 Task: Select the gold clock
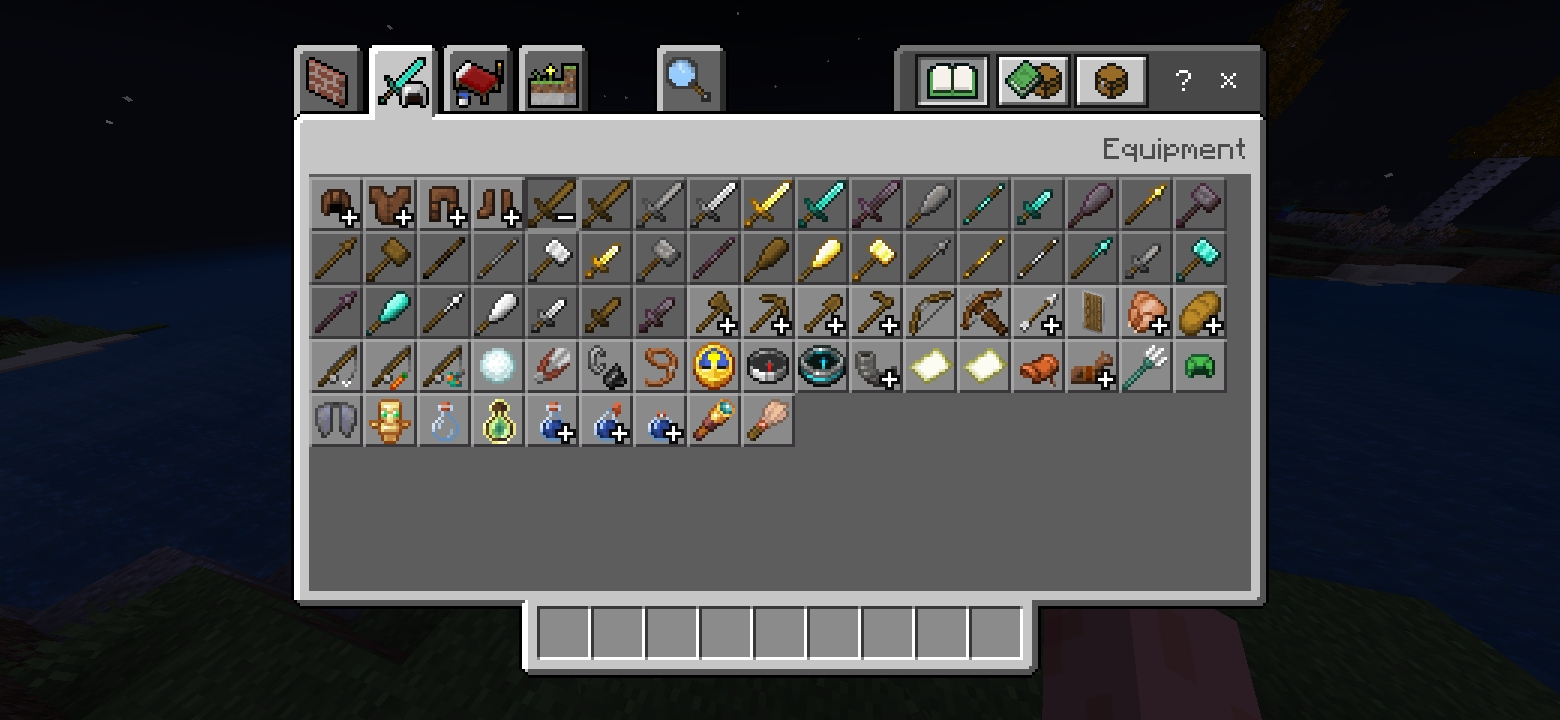pyautogui.click(x=714, y=367)
